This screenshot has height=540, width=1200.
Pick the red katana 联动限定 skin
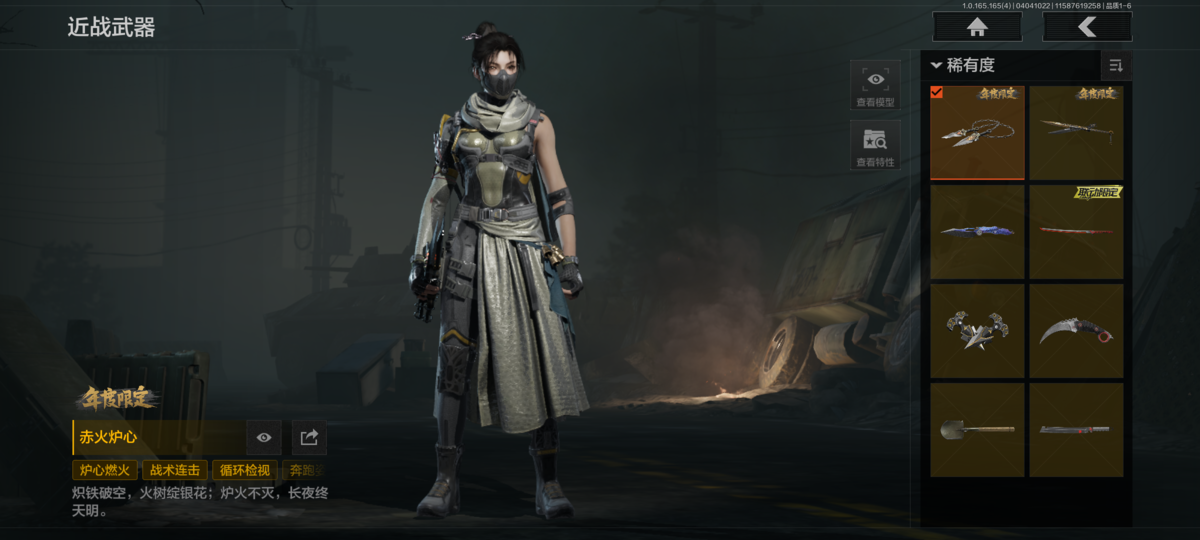click(1076, 232)
